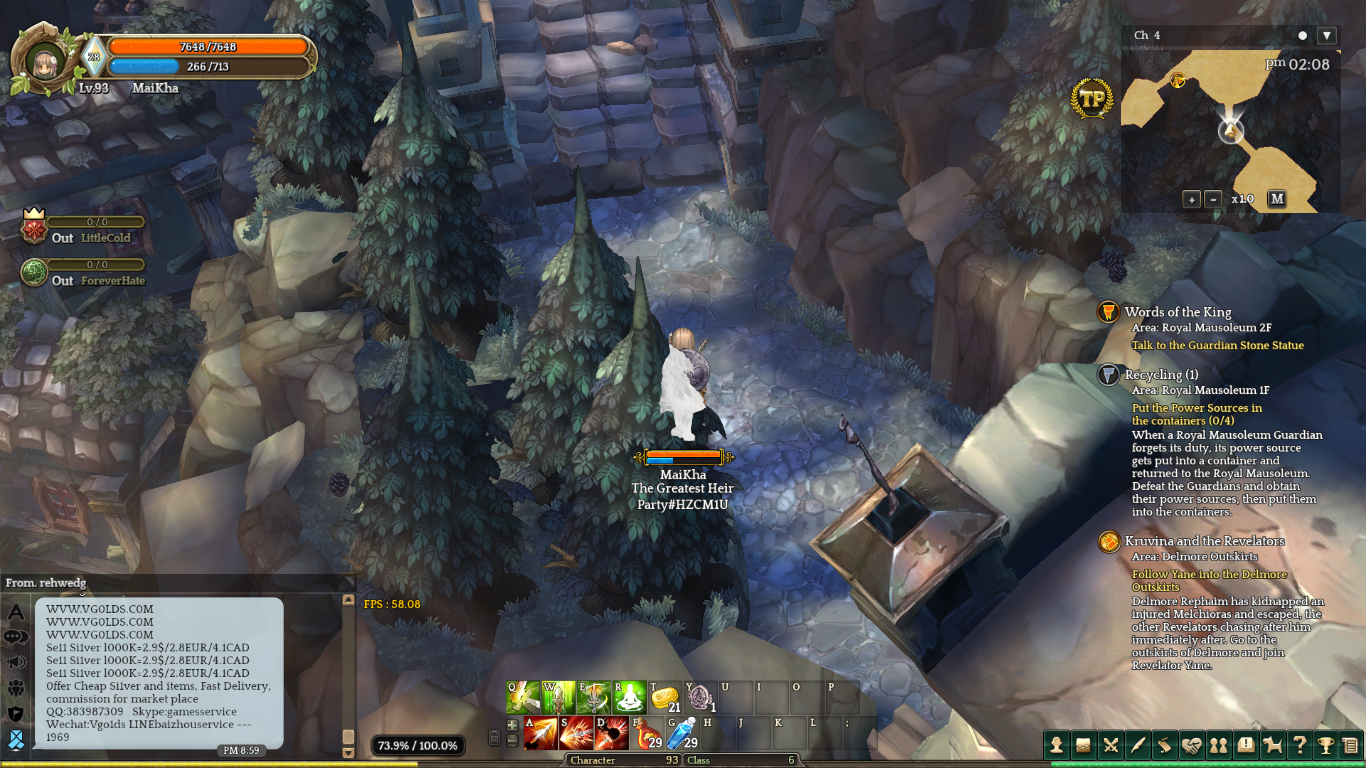This screenshot has width=1366, height=768.
Task: Open the trophy achievements menu icon
Action: click(x=1326, y=745)
